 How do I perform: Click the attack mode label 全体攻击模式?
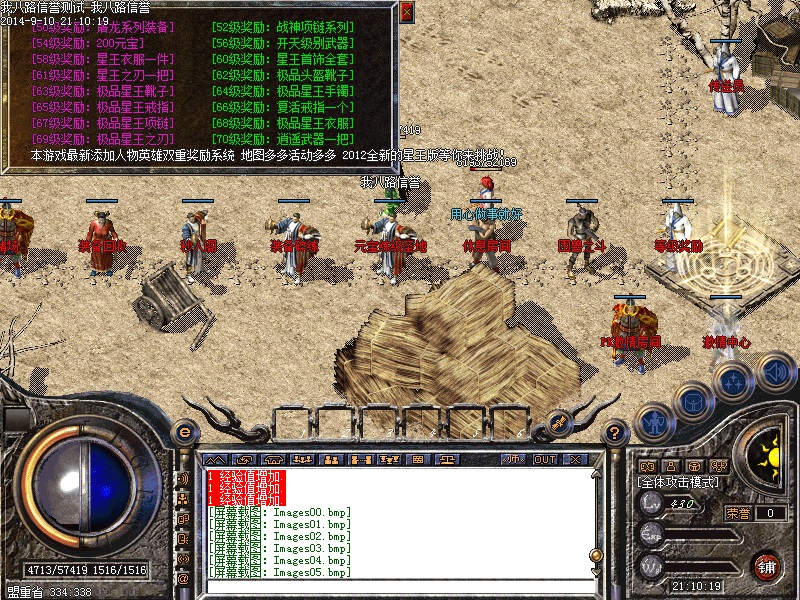[x=678, y=481]
